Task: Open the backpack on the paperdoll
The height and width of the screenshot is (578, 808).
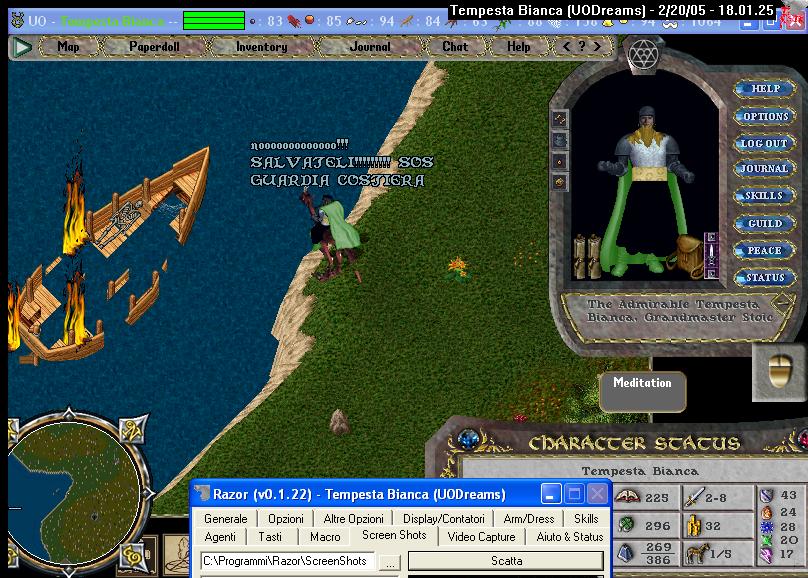Action: [687, 250]
